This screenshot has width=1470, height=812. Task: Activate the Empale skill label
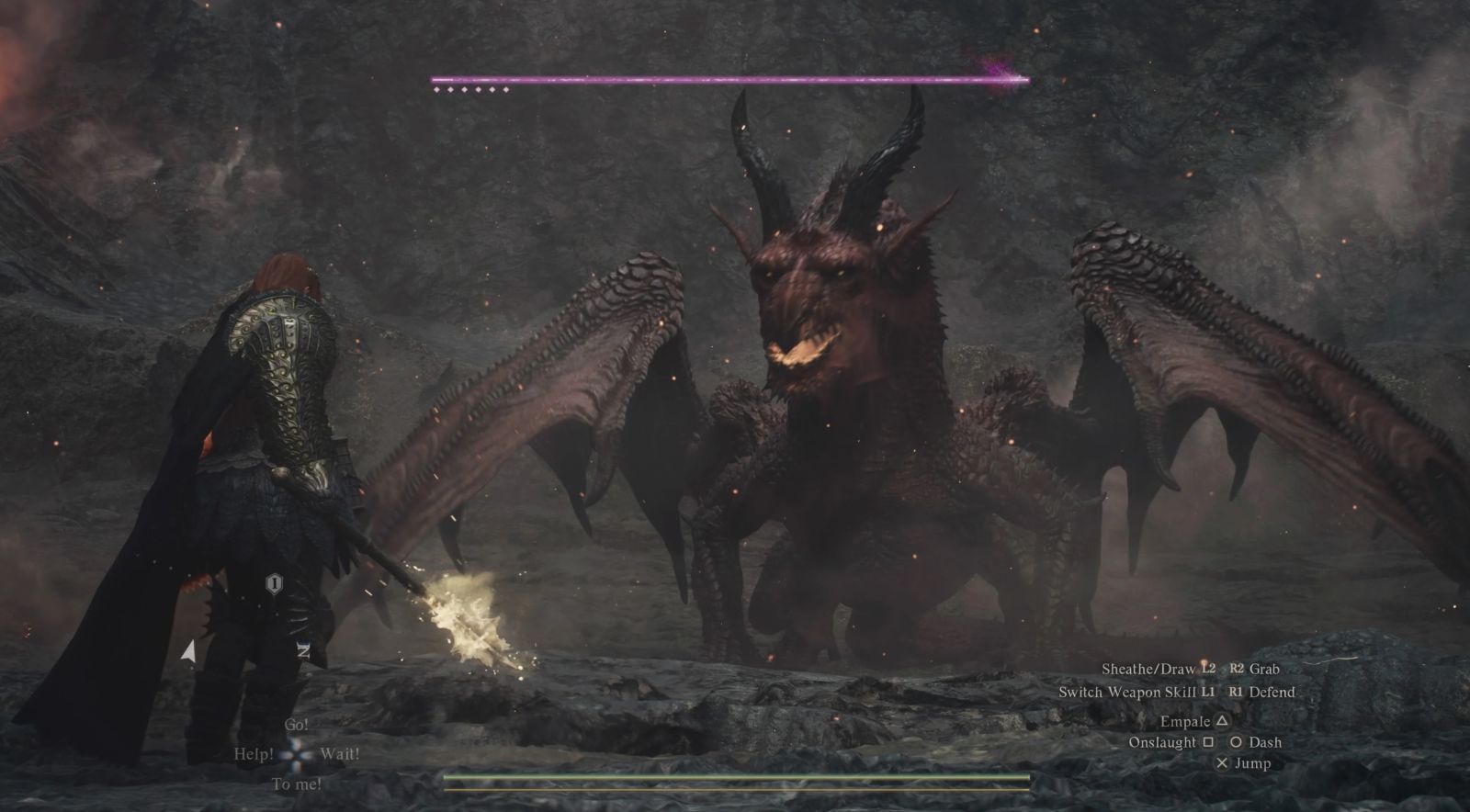tap(1185, 722)
